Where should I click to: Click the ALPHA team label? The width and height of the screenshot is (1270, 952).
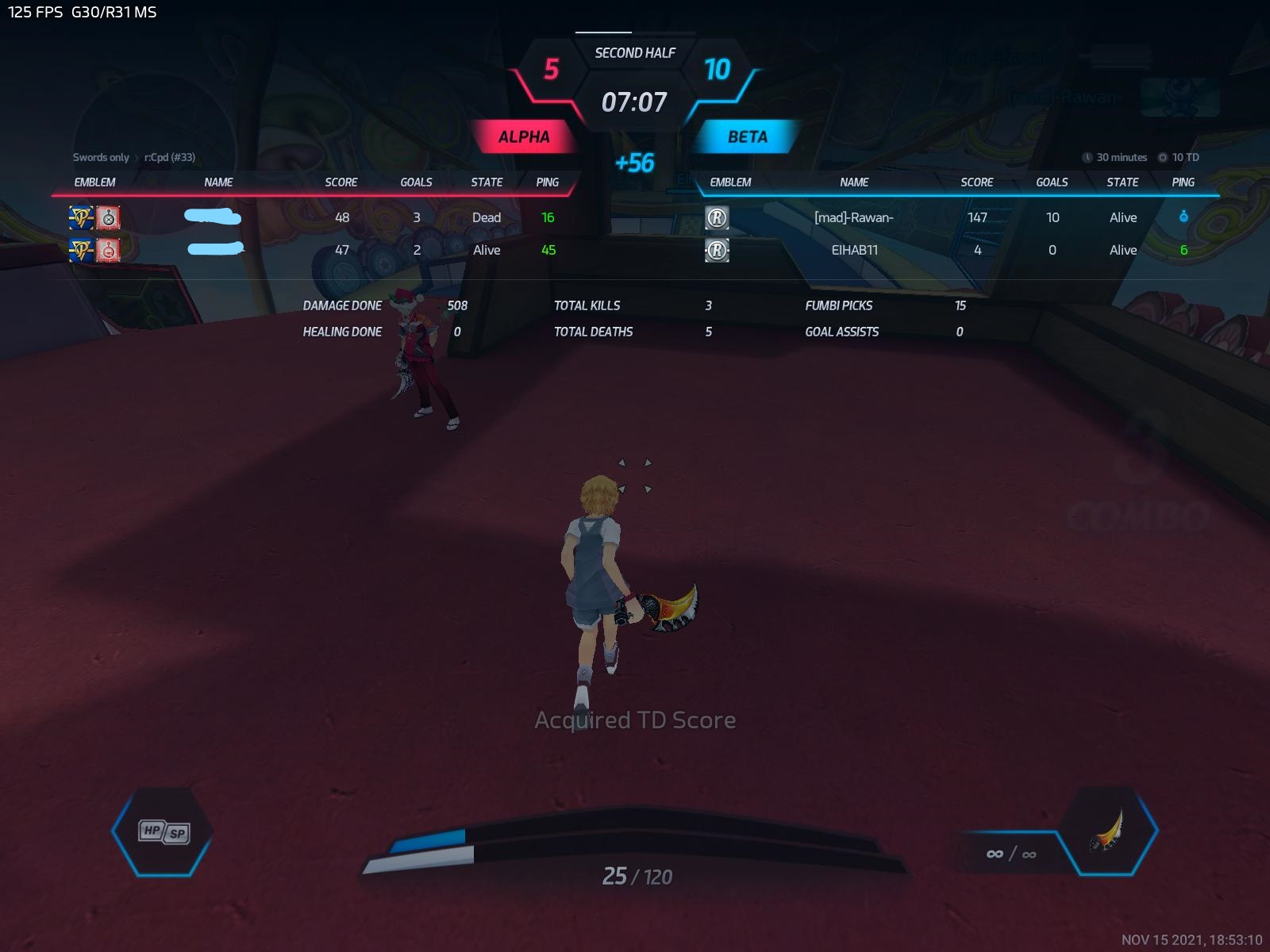[x=523, y=137]
